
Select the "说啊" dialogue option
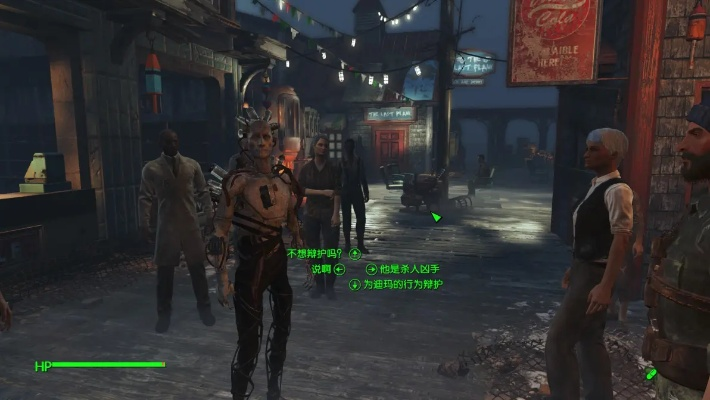321,269
